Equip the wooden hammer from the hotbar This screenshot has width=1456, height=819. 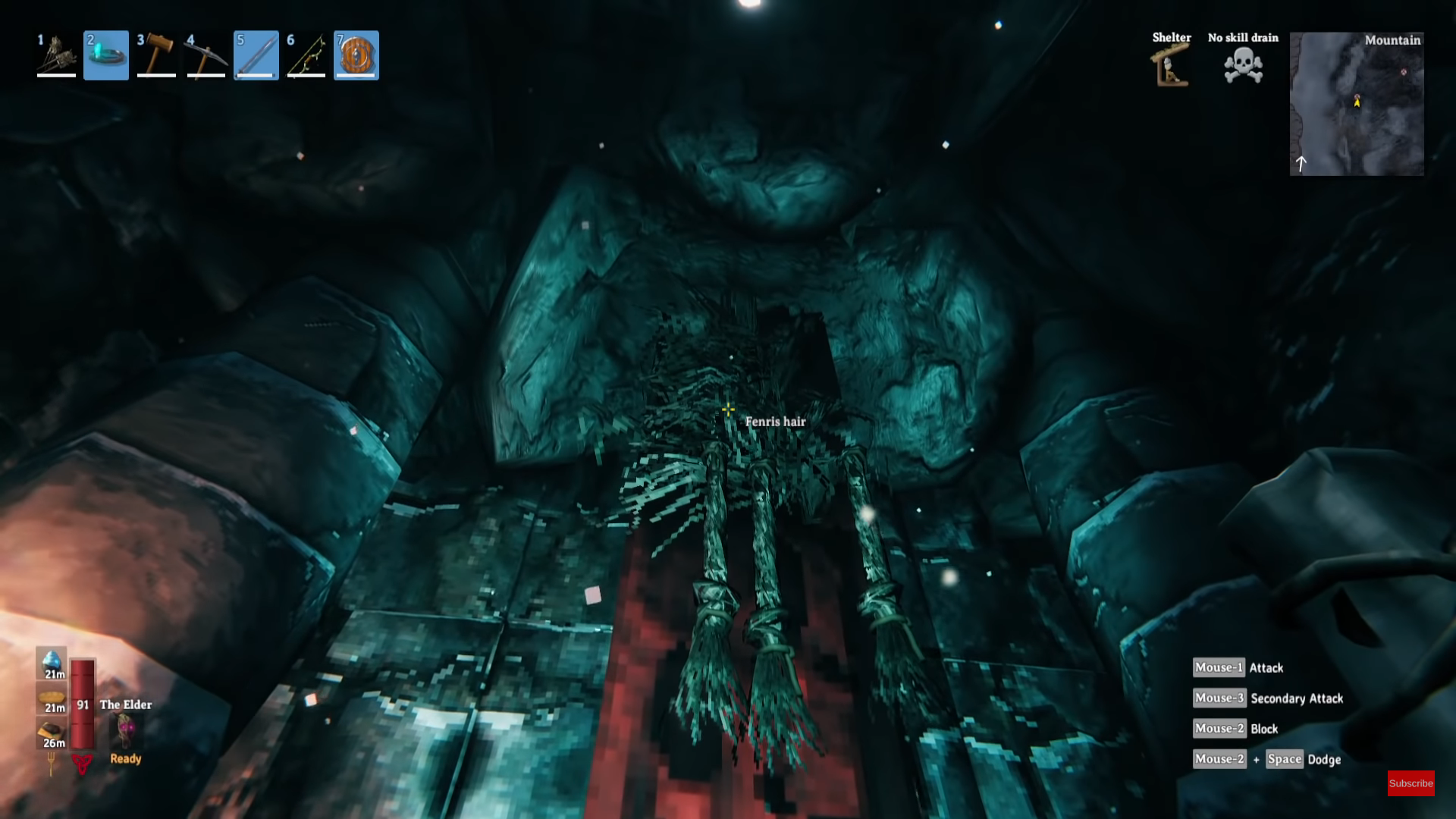click(x=156, y=55)
